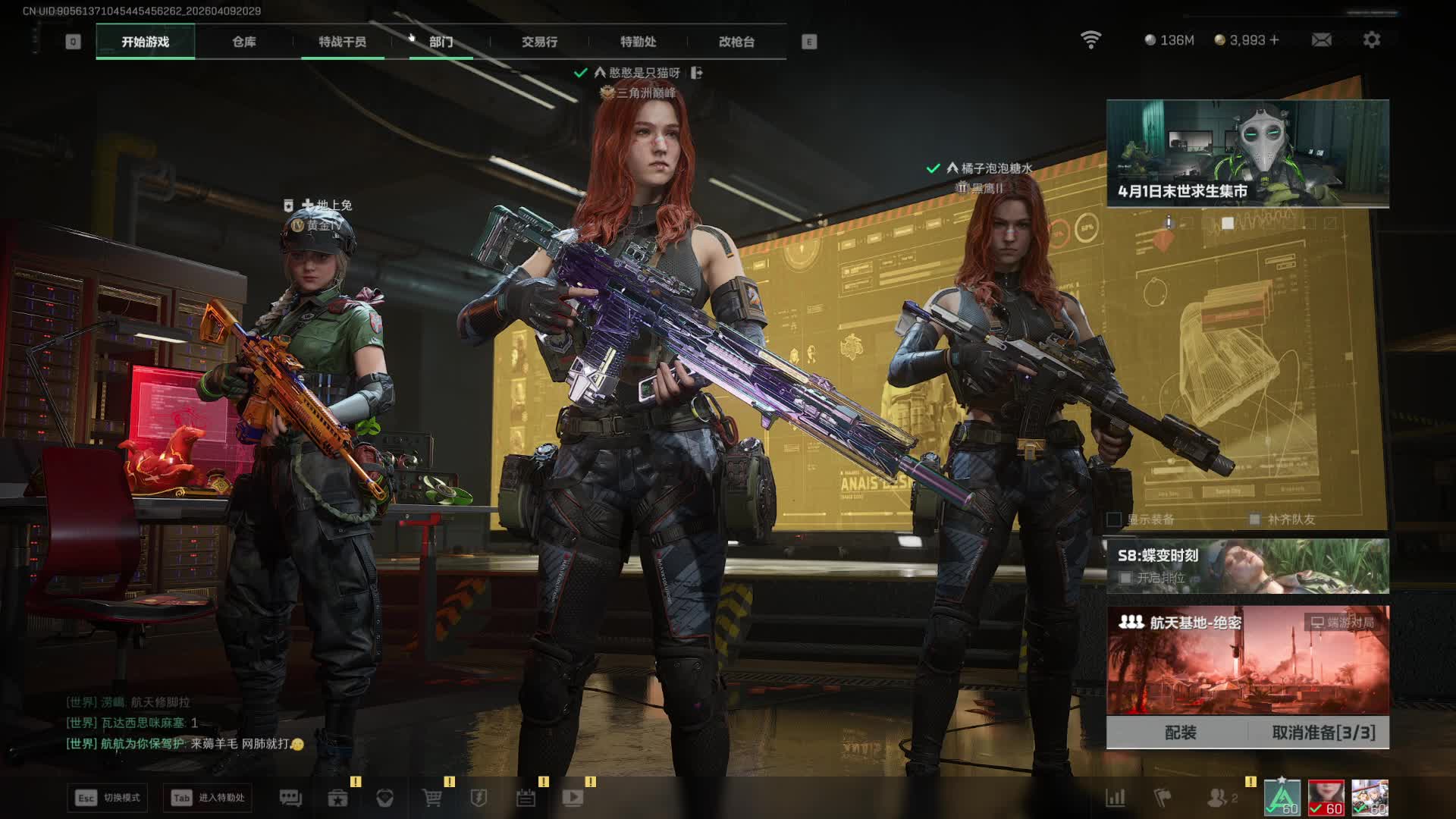Open the chat bubbles icon
Image resolution: width=1456 pixels, height=819 pixels.
290,798
